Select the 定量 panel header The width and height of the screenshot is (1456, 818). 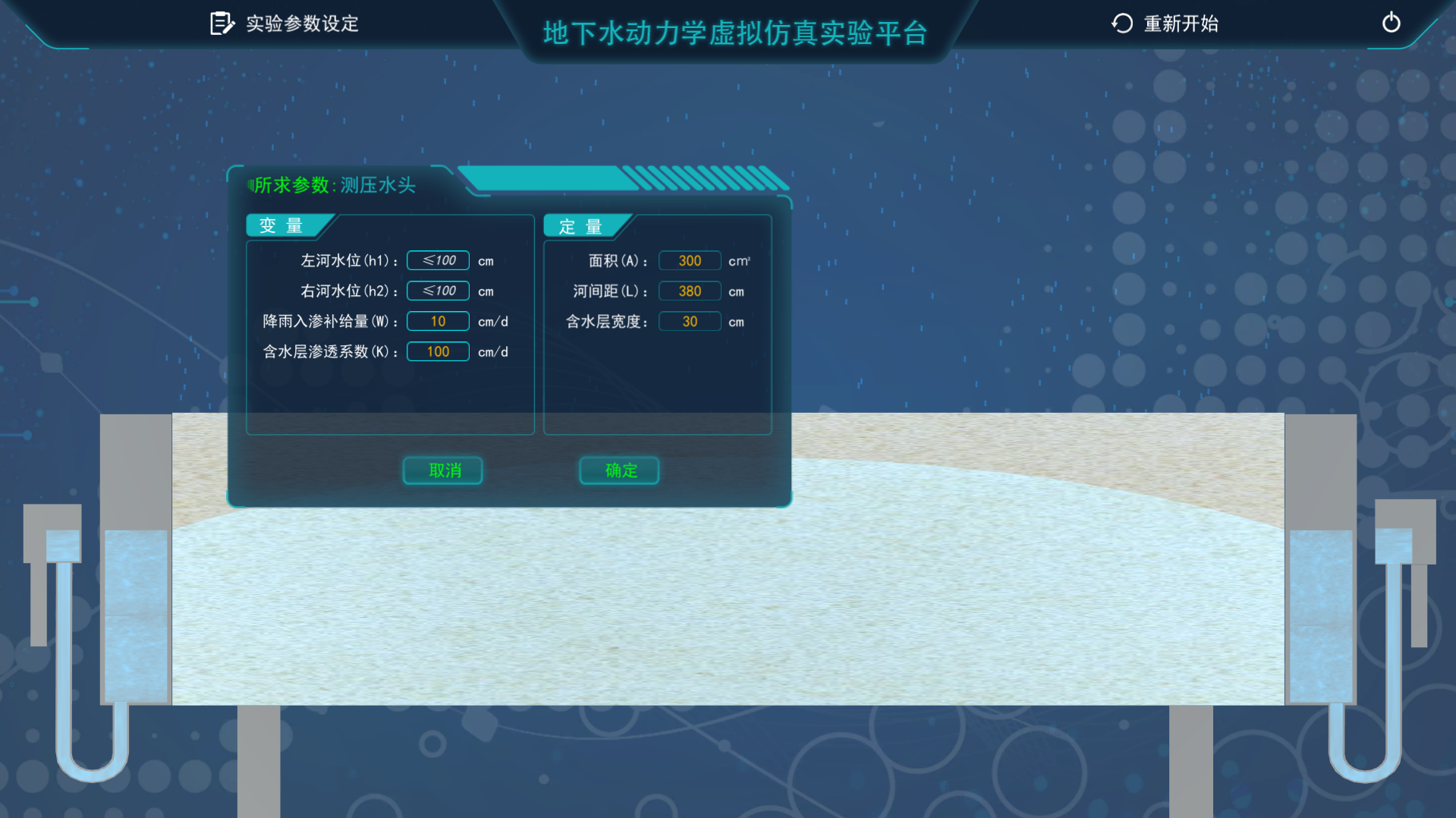pyautogui.click(x=581, y=225)
